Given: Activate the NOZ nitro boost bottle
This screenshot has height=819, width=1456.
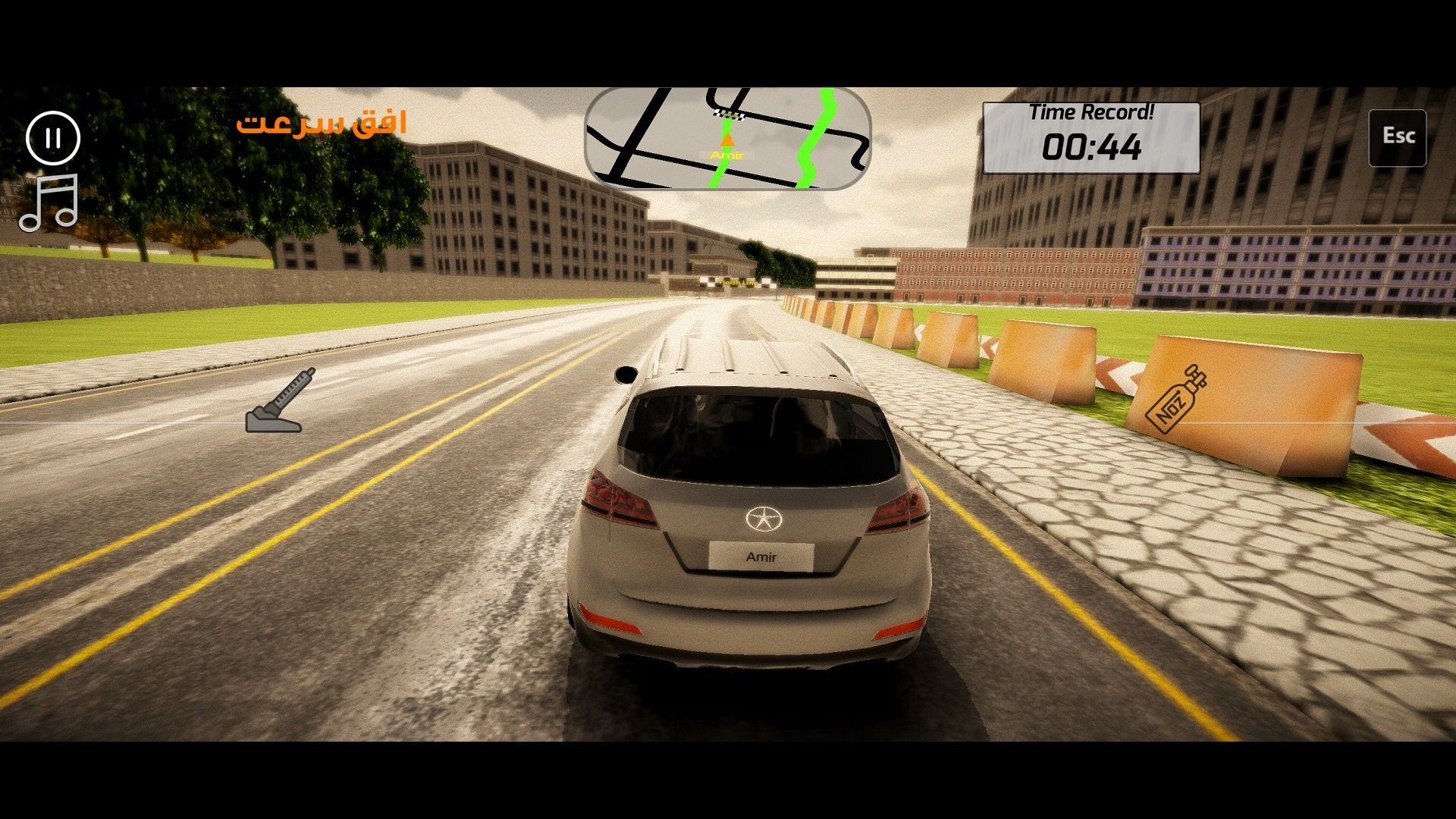Looking at the screenshot, I should pyautogui.click(x=1175, y=398).
